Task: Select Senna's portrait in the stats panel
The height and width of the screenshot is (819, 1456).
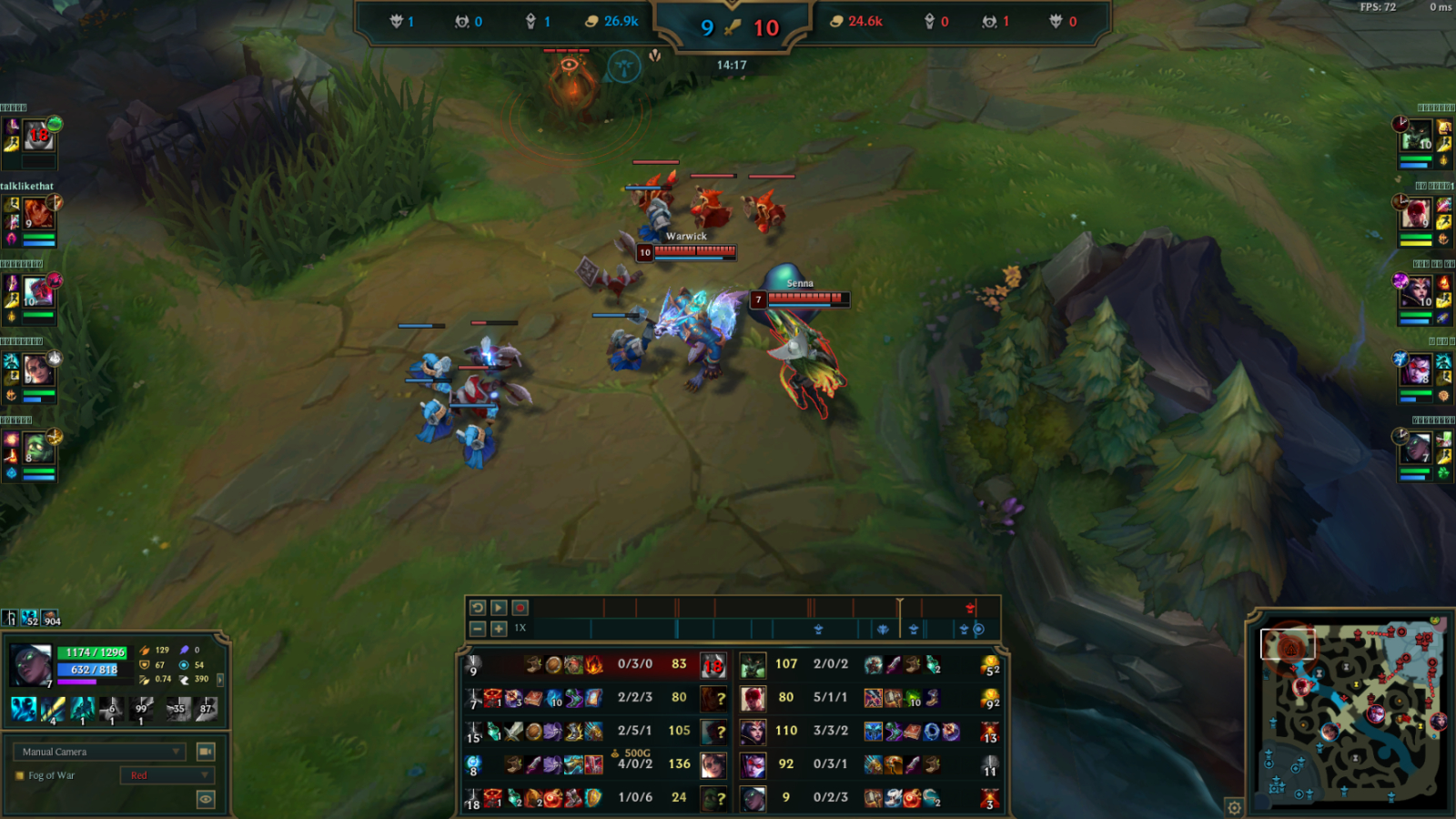Action: pos(30,665)
